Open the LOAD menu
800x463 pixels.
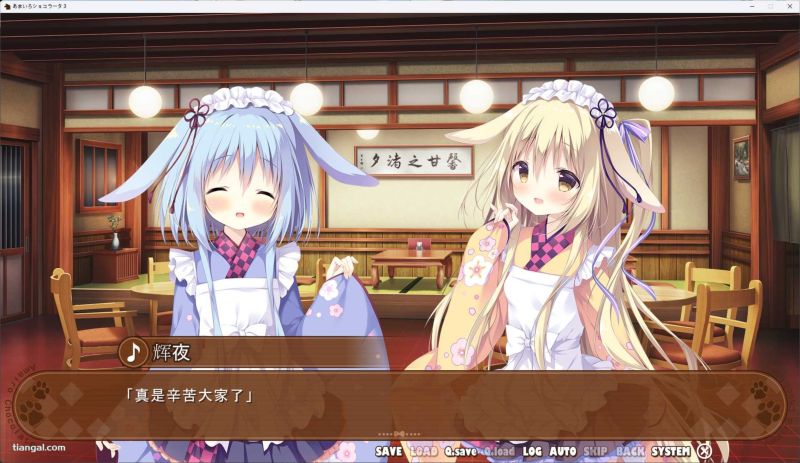(x=423, y=451)
